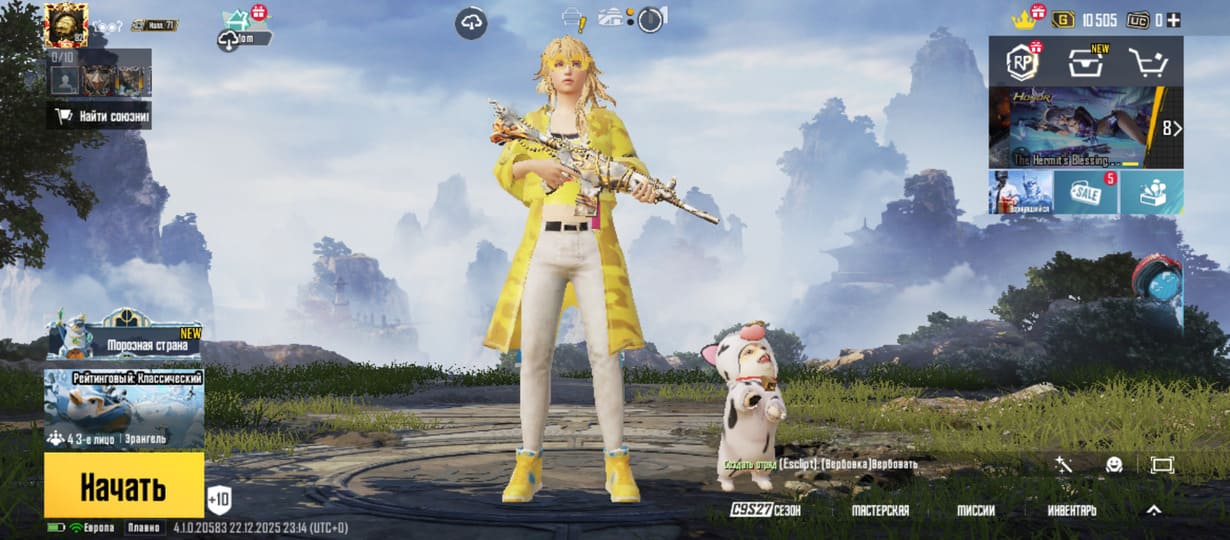Open the Миссии missions tab
Screen dimensions: 1230x540
(x=976, y=510)
